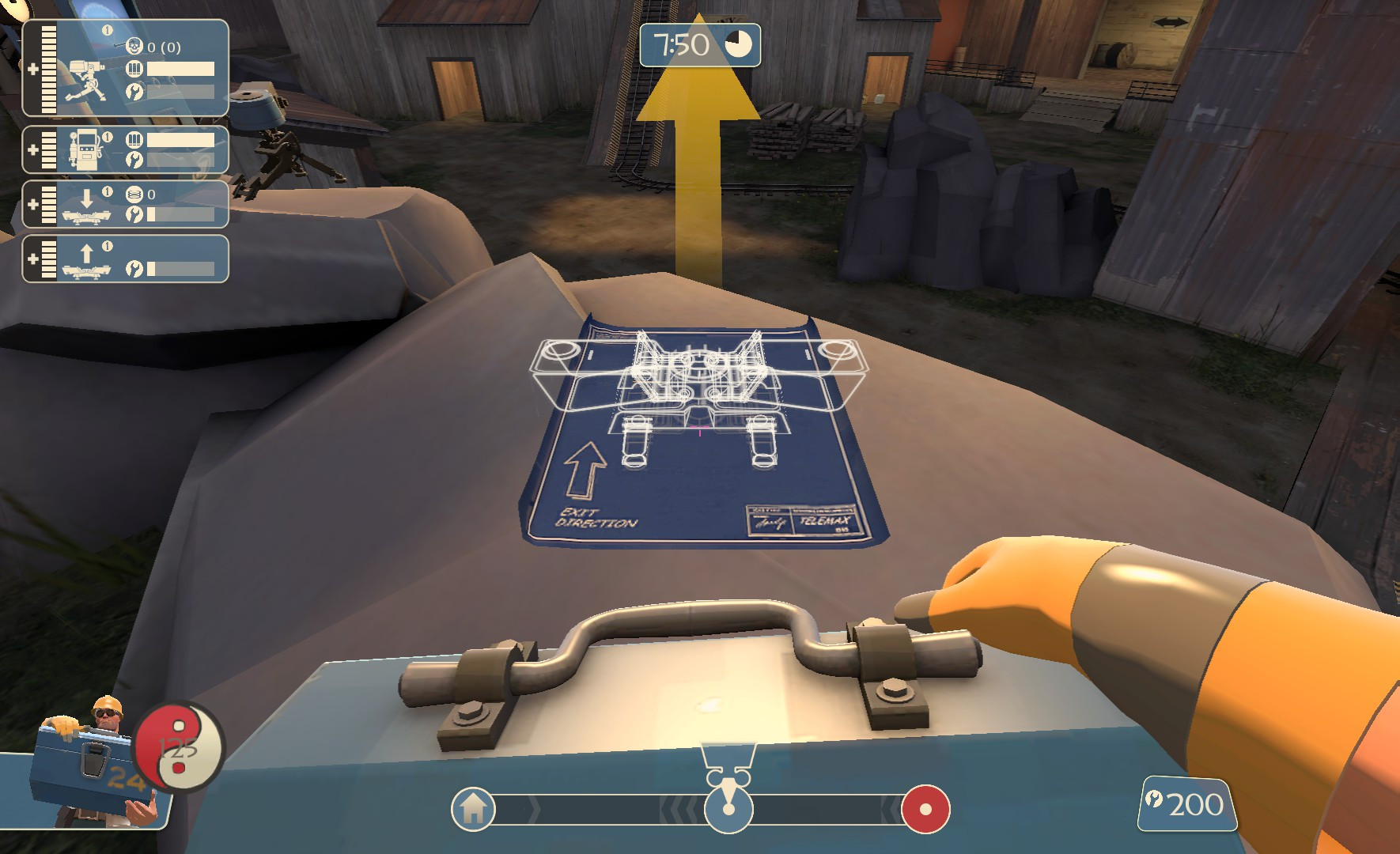The image size is (1400, 854).
Task: Select the Dispenser icon in the build panel
Action: click(85, 148)
